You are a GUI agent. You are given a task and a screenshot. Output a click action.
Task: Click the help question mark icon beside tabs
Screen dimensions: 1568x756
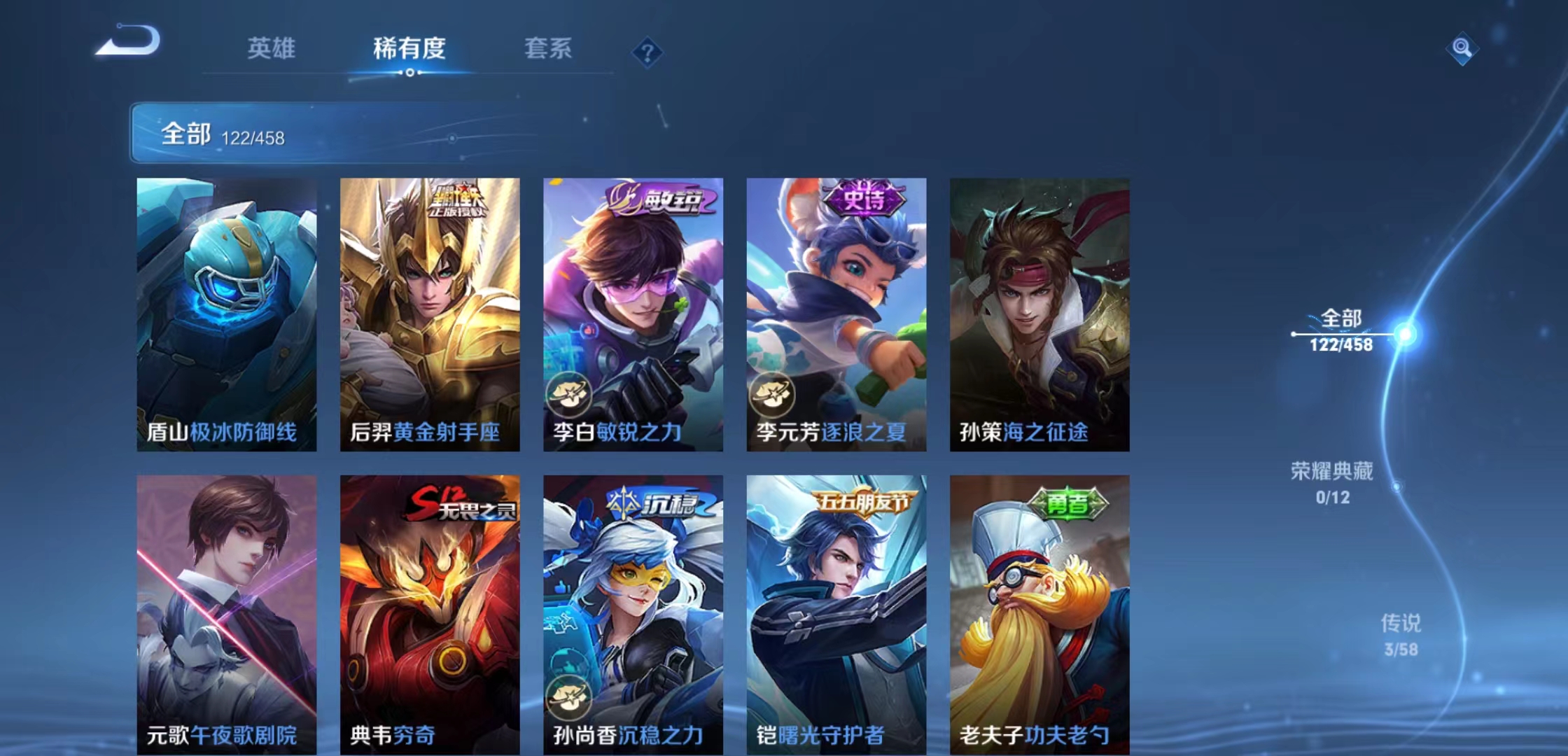pos(648,52)
